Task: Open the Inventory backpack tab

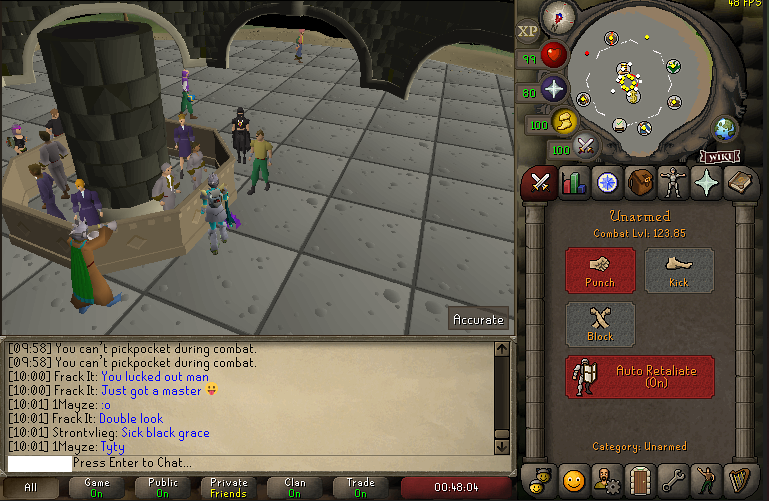Action: point(641,183)
